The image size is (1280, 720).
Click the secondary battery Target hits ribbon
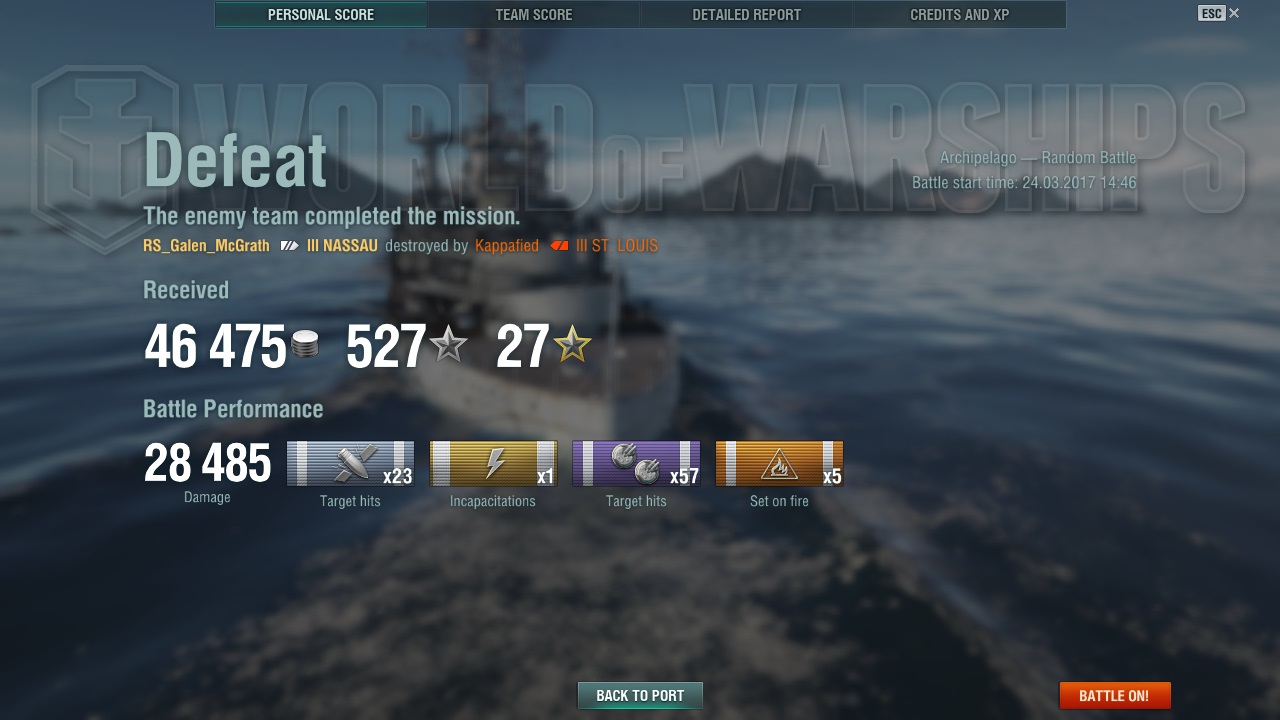point(636,464)
